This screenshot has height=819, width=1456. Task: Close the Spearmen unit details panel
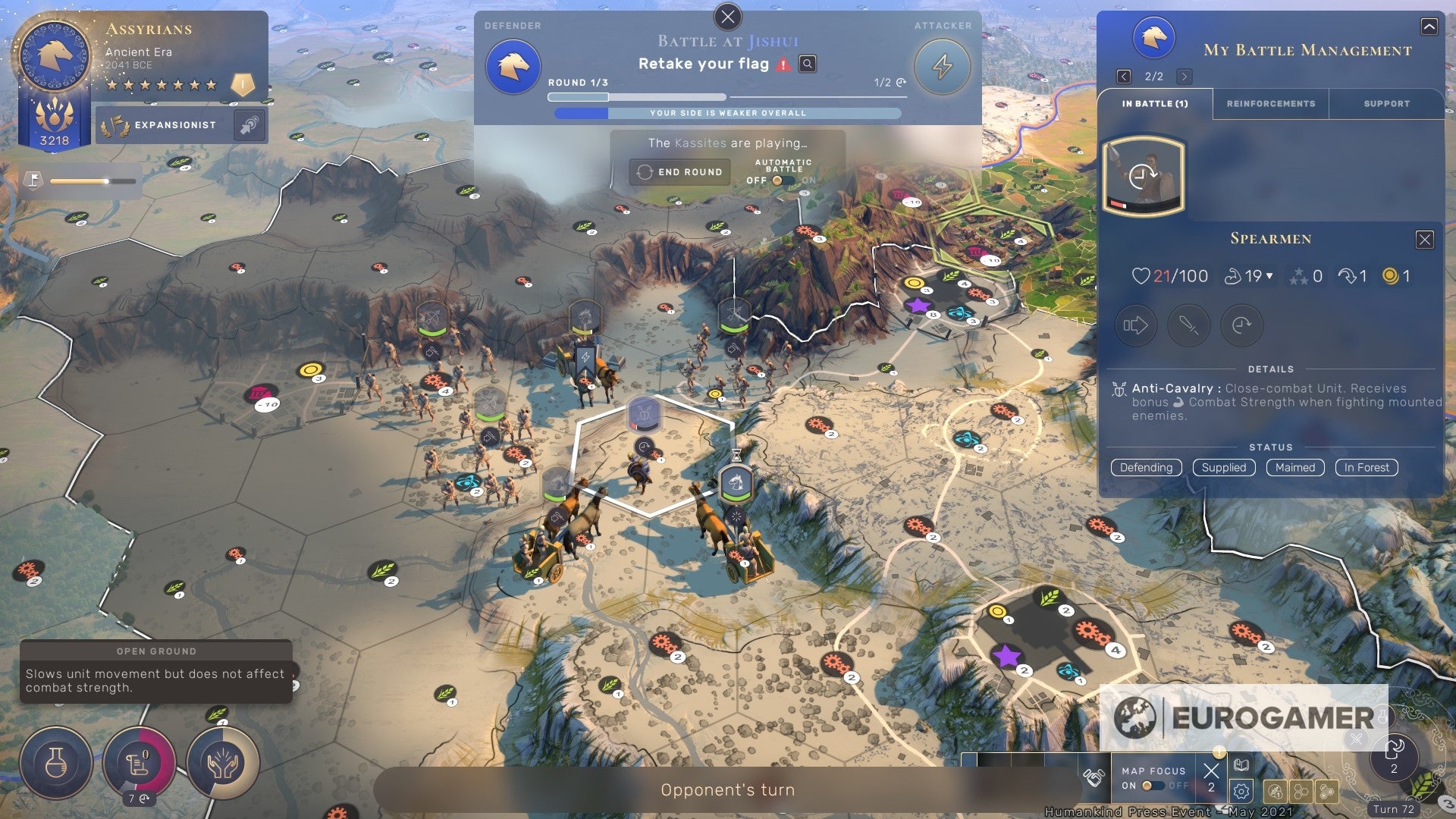(1424, 240)
